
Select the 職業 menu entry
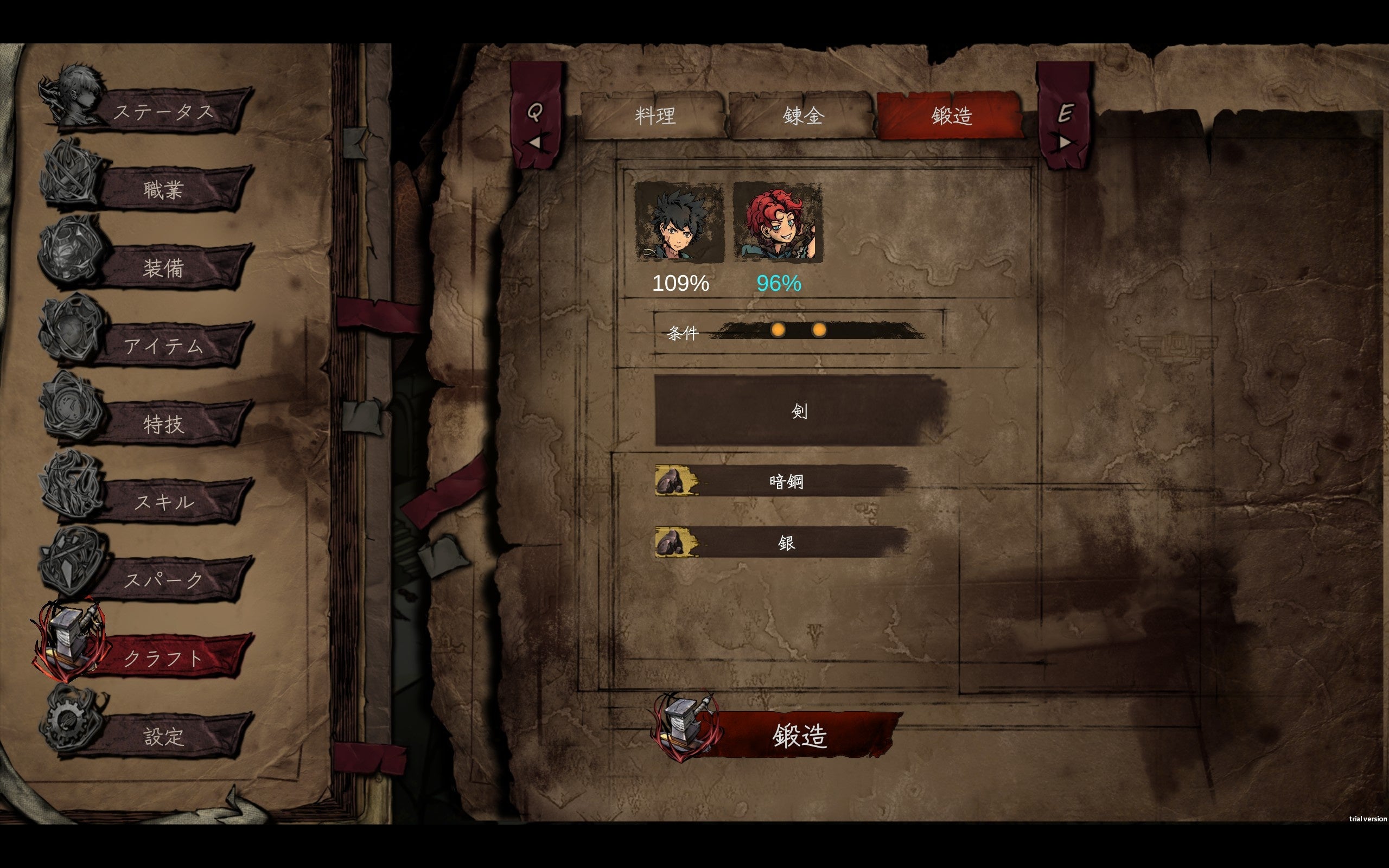point(163,189)
